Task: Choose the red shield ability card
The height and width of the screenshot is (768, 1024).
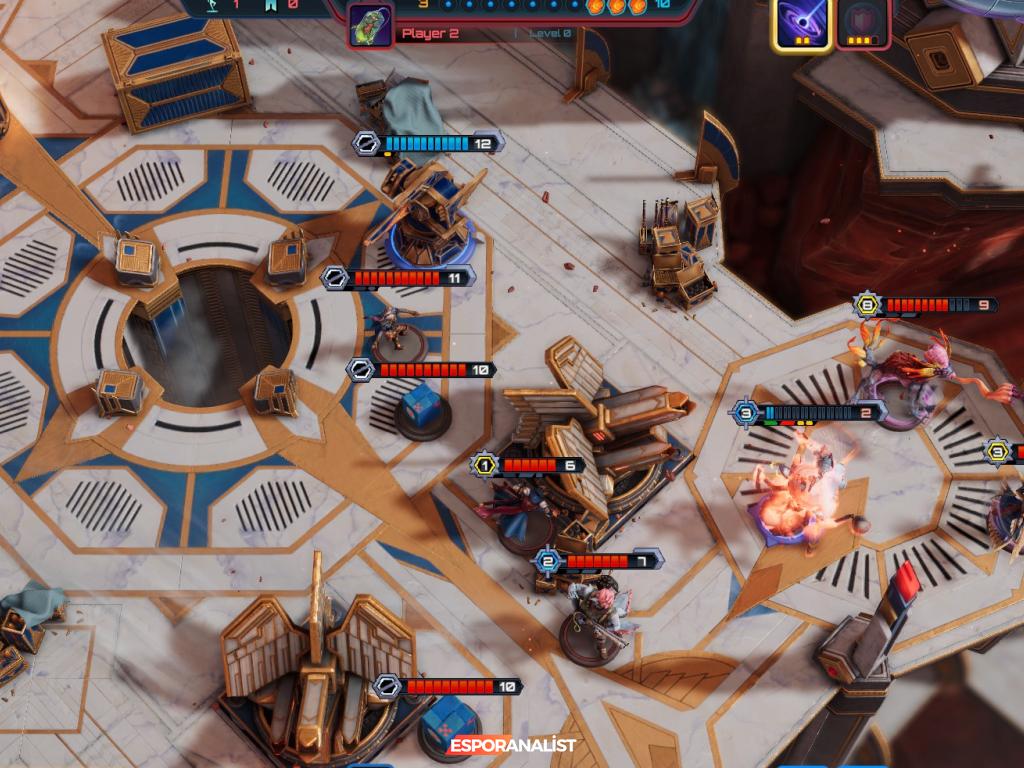Action: coord(862,22)
